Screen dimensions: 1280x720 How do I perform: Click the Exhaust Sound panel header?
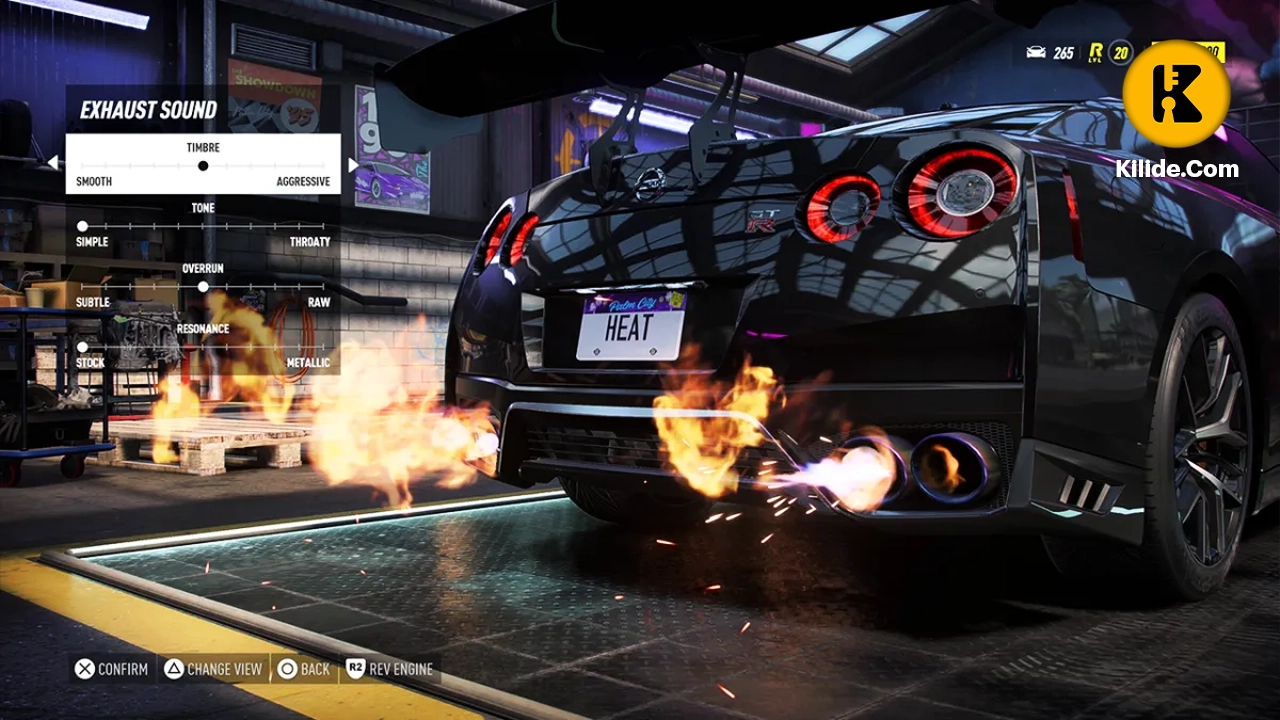150,110
